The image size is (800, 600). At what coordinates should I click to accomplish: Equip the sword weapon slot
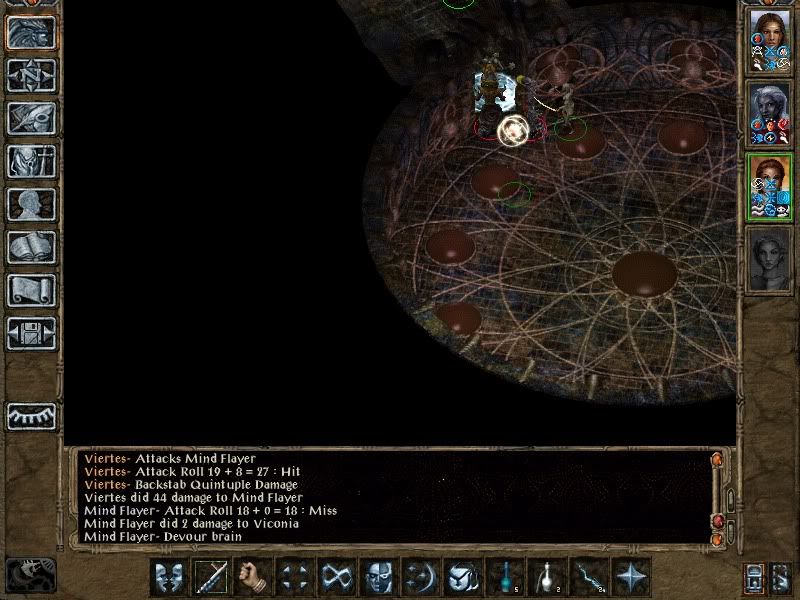tap(212, 577)
